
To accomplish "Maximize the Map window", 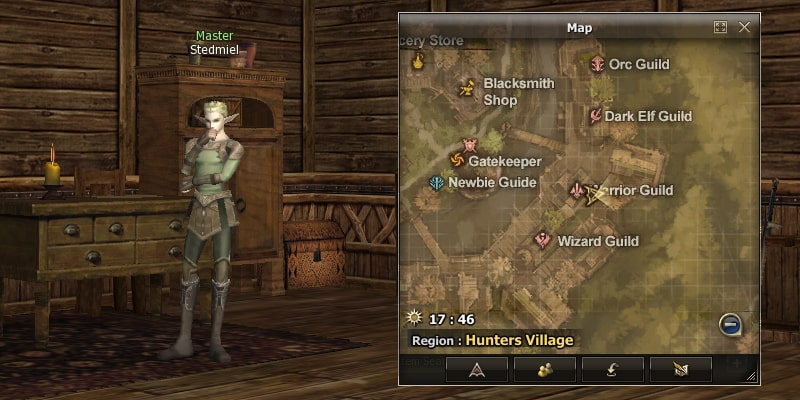I will click(720, 27).
